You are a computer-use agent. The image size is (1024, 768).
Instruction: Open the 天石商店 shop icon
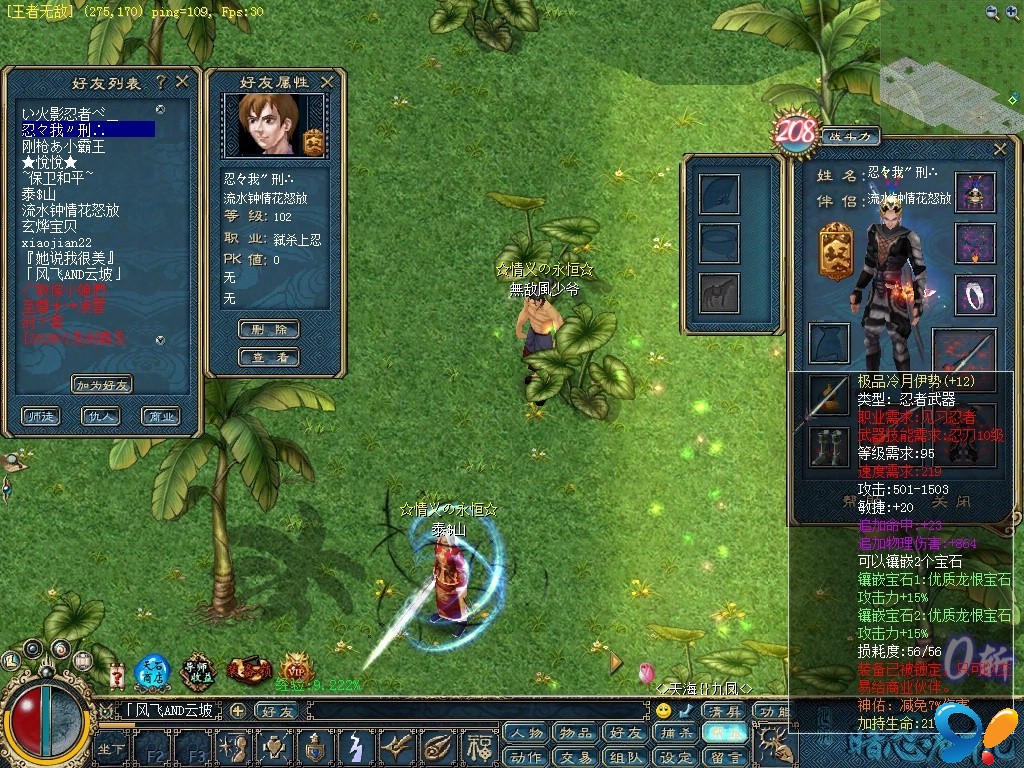pyautogui.click(x=153, y=672)
